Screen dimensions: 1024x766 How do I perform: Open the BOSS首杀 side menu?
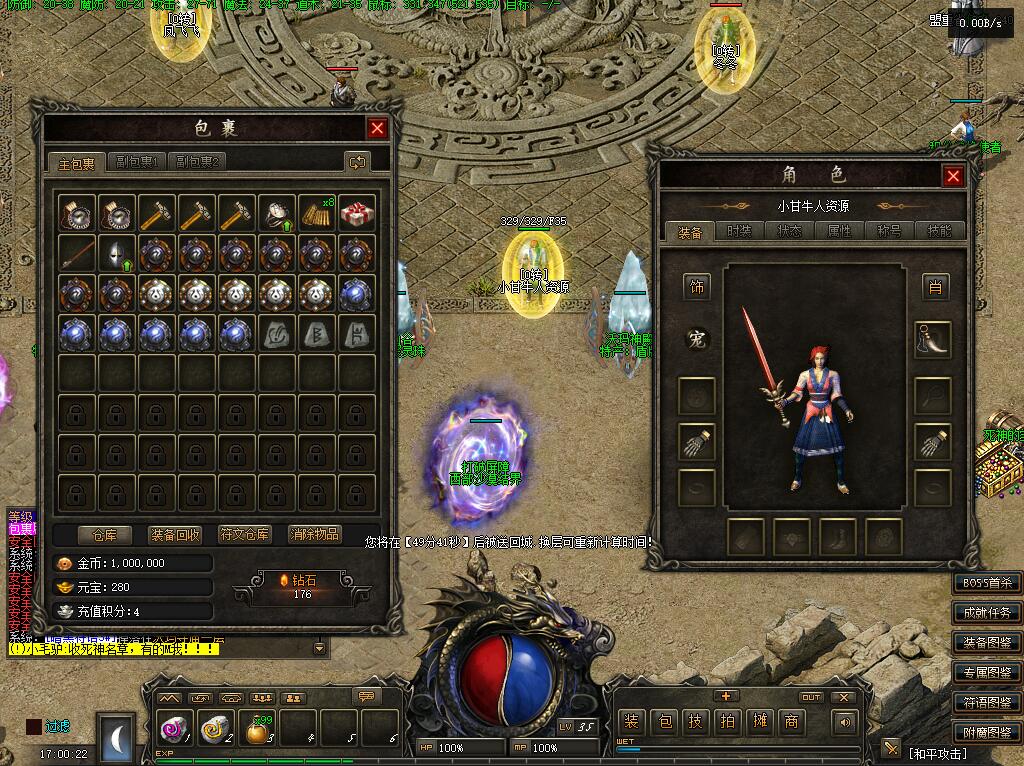(x=987, y=583)
